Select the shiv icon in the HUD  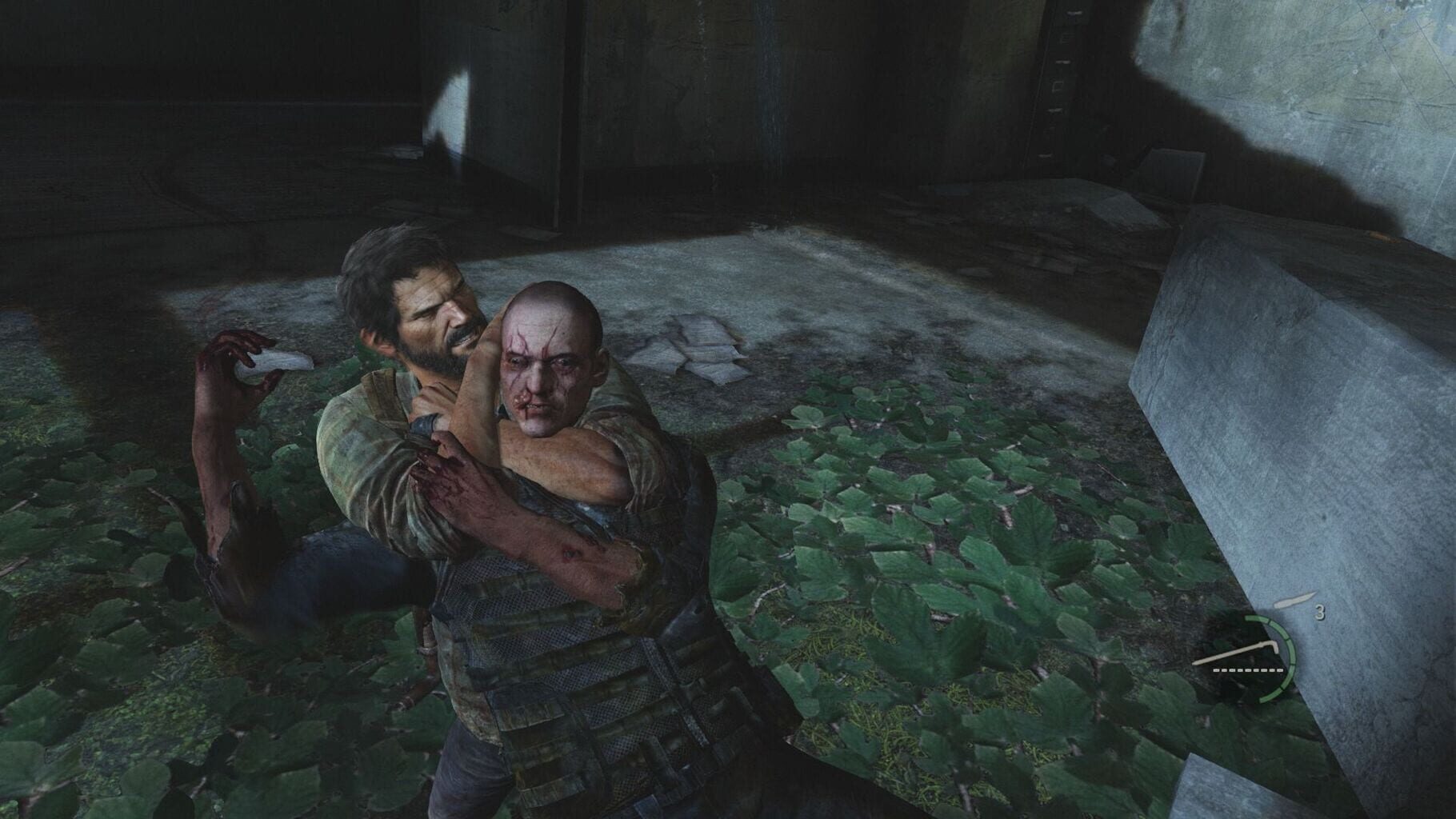pos(1295,600)
